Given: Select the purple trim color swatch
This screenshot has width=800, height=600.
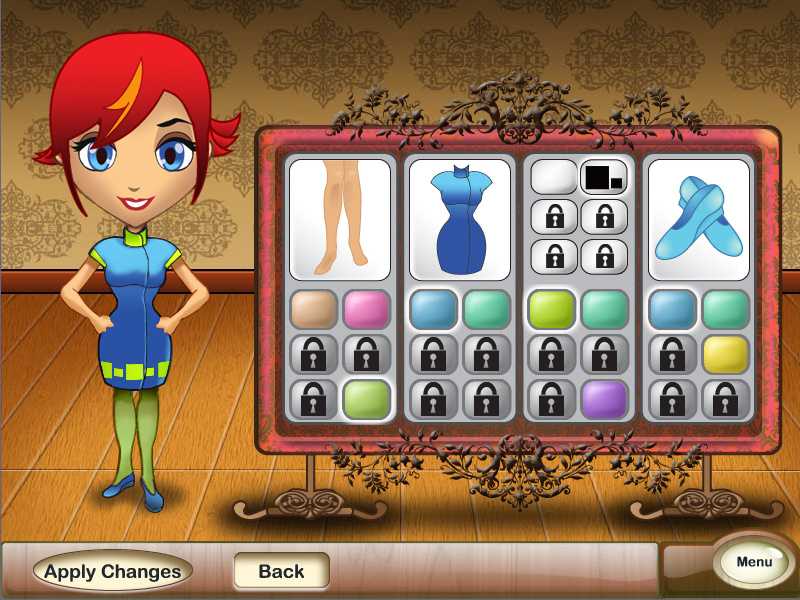Looking at the screenshot, I should click(x=605, y=399).
